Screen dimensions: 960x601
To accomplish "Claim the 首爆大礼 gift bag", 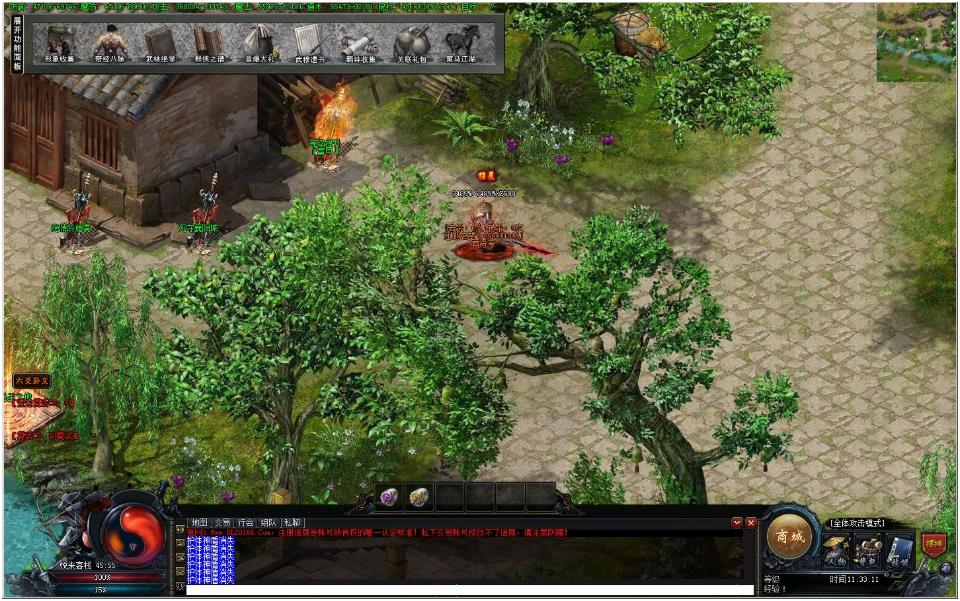I will click(259, 43).
